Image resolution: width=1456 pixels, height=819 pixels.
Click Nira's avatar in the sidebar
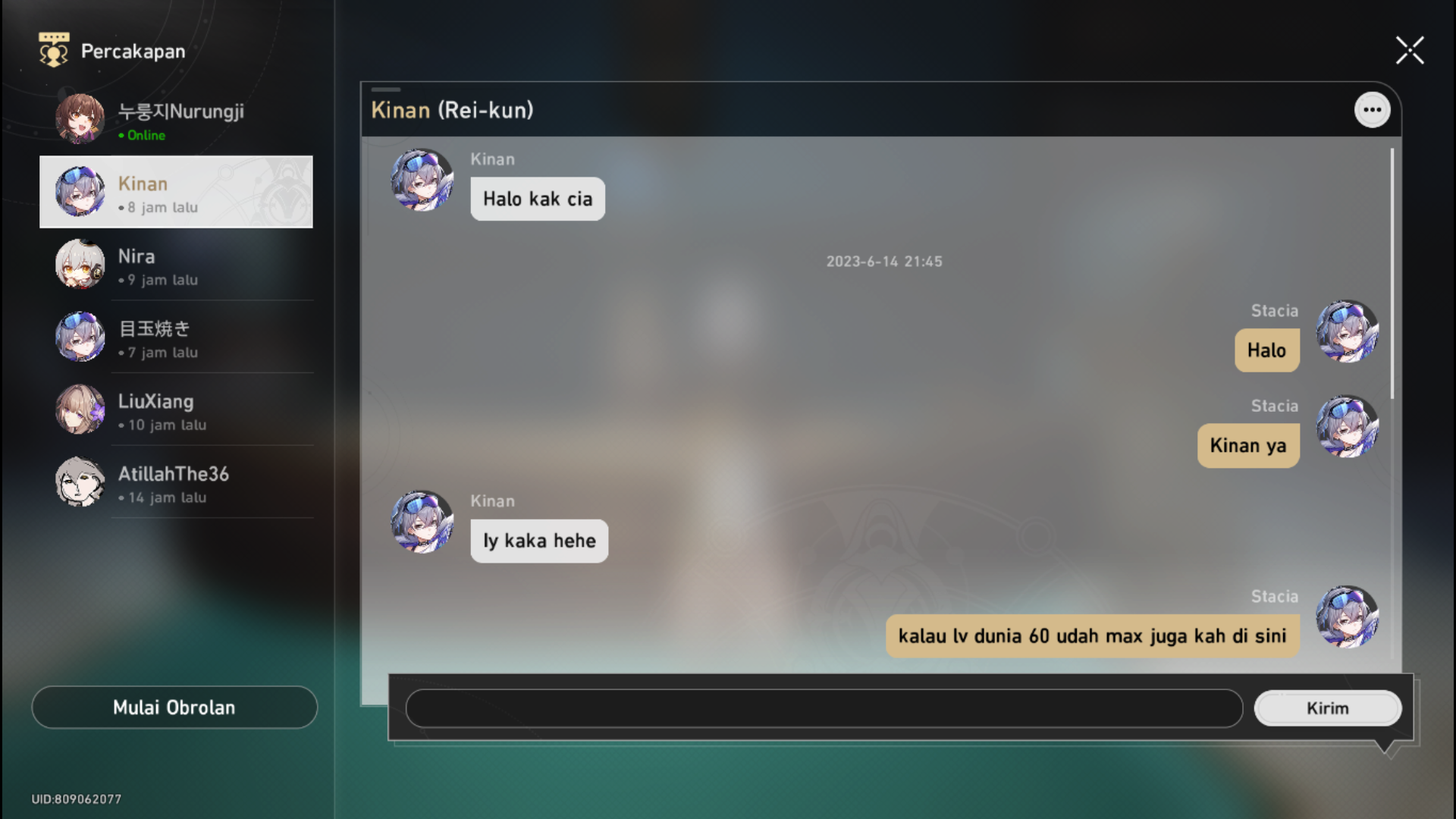pos(80,265)
